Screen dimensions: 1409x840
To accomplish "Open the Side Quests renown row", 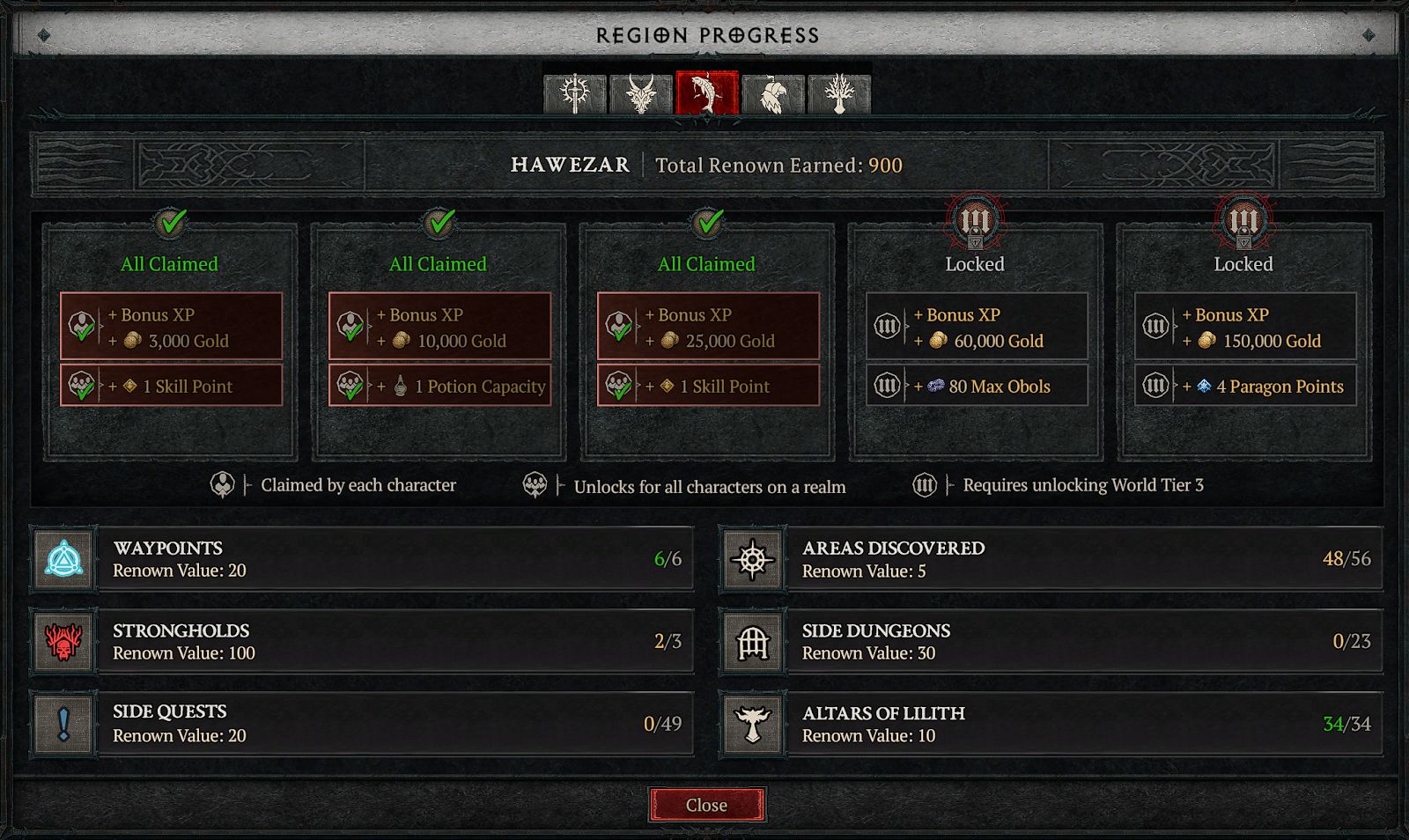I will [363, 724].
